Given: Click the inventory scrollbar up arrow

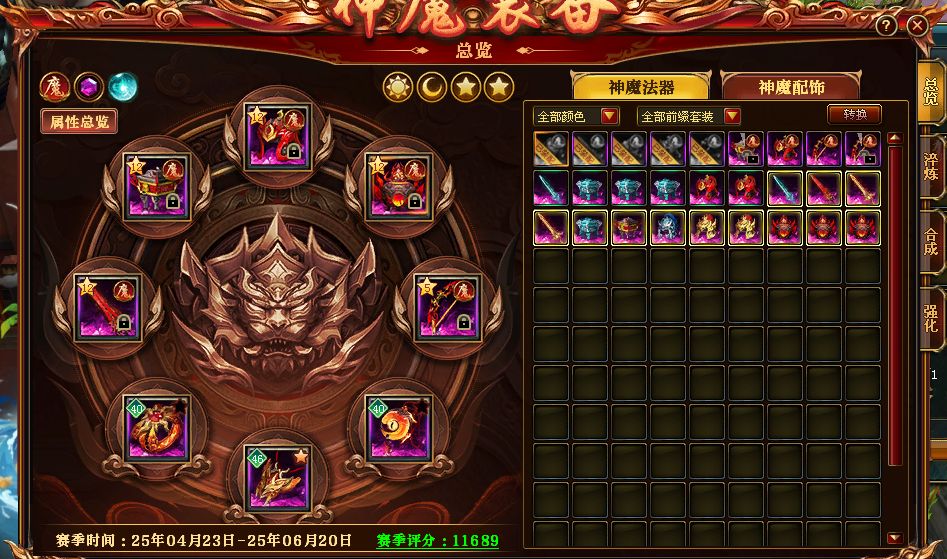Looking at the screenshot, I should pos(894,139).
